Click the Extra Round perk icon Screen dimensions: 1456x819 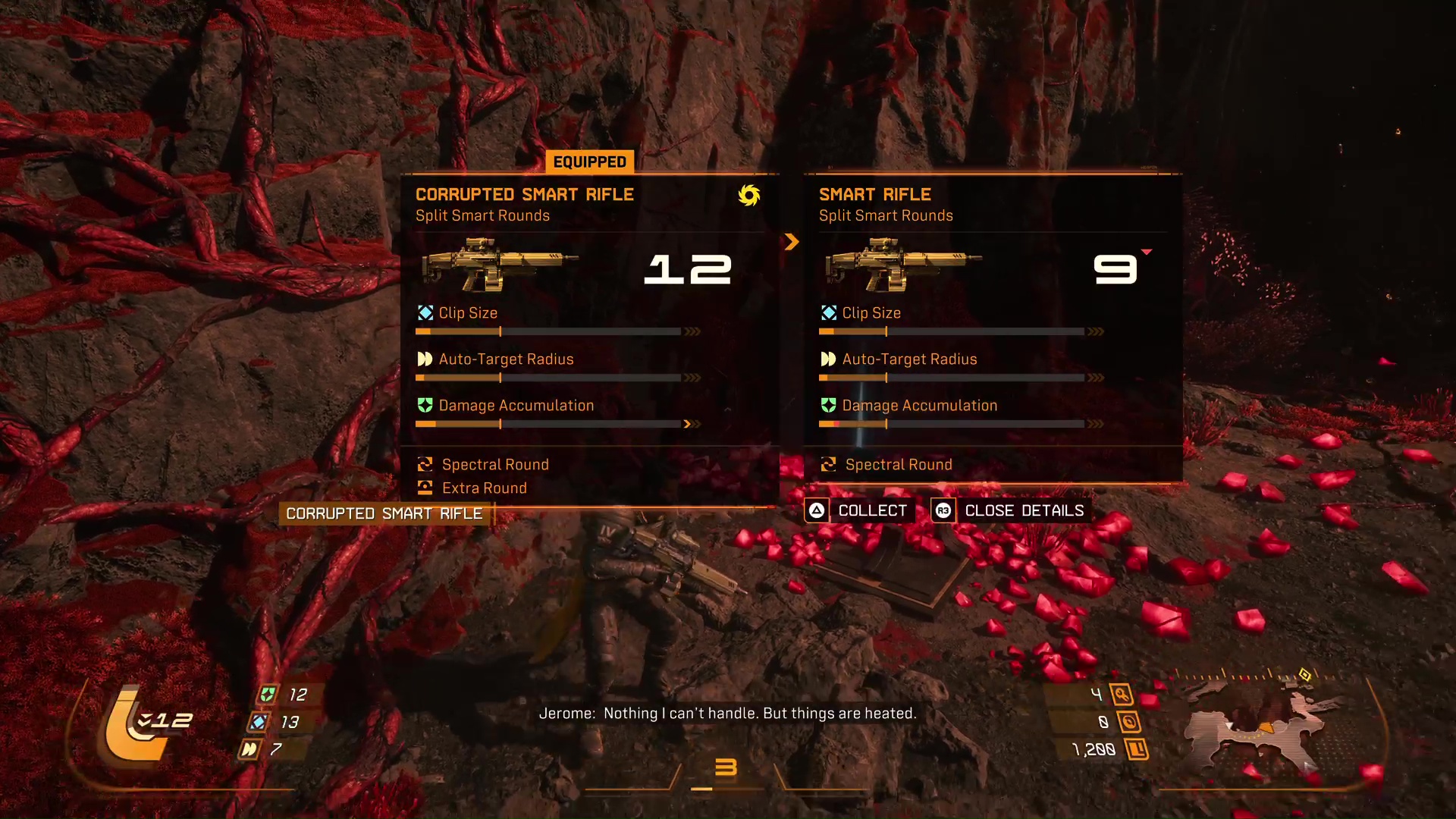tap(424, 488)
